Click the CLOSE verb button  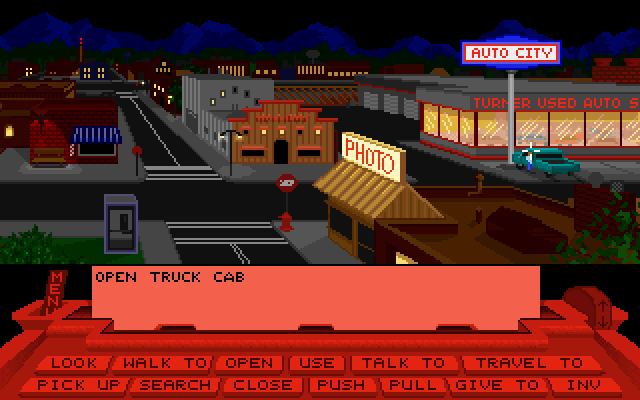click(x=263, y=384)
